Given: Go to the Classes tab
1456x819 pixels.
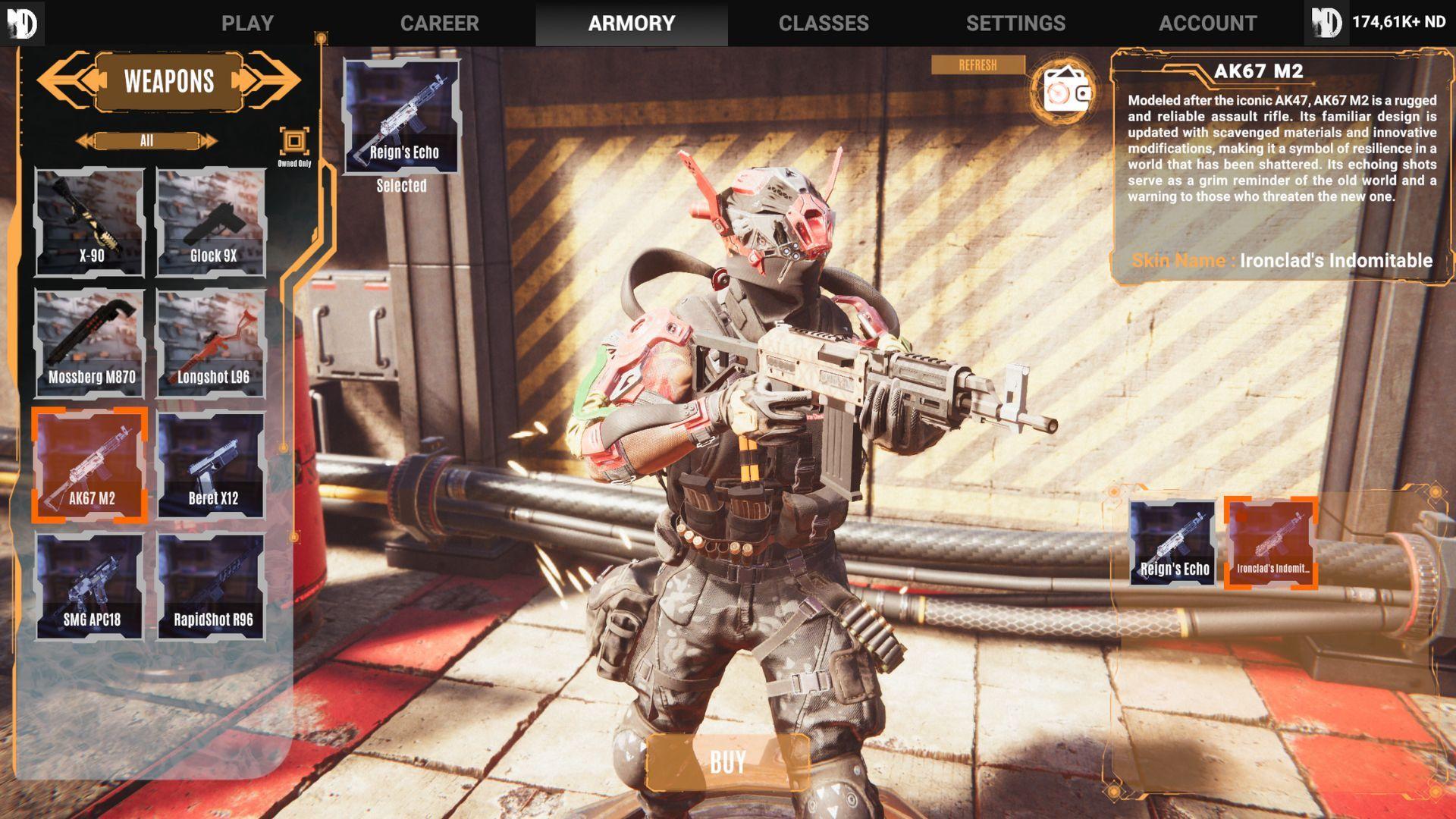Looking at the screenshot, I should (824, 23).
